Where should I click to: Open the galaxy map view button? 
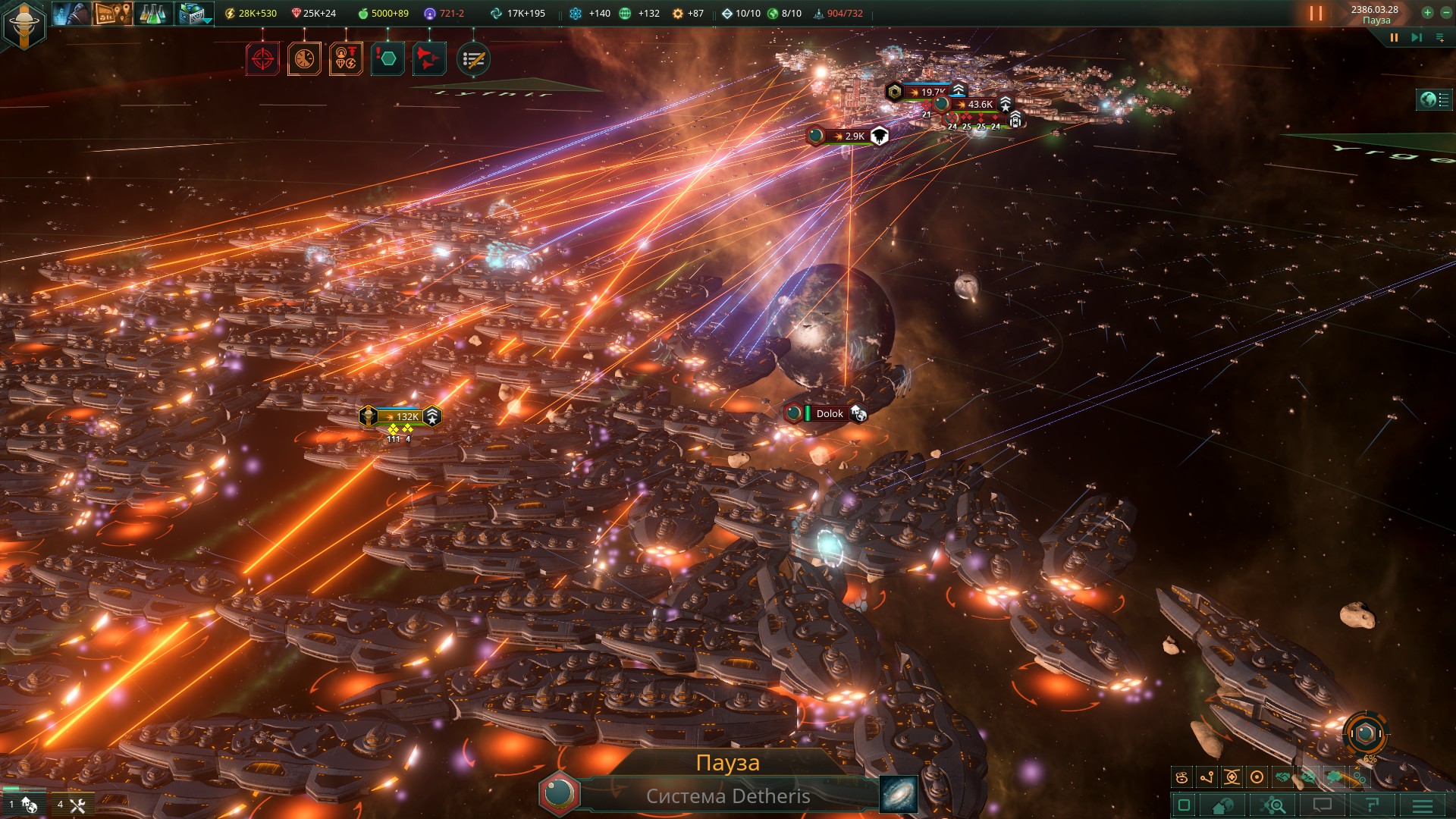pyautogui.click(x=899, y=794)
